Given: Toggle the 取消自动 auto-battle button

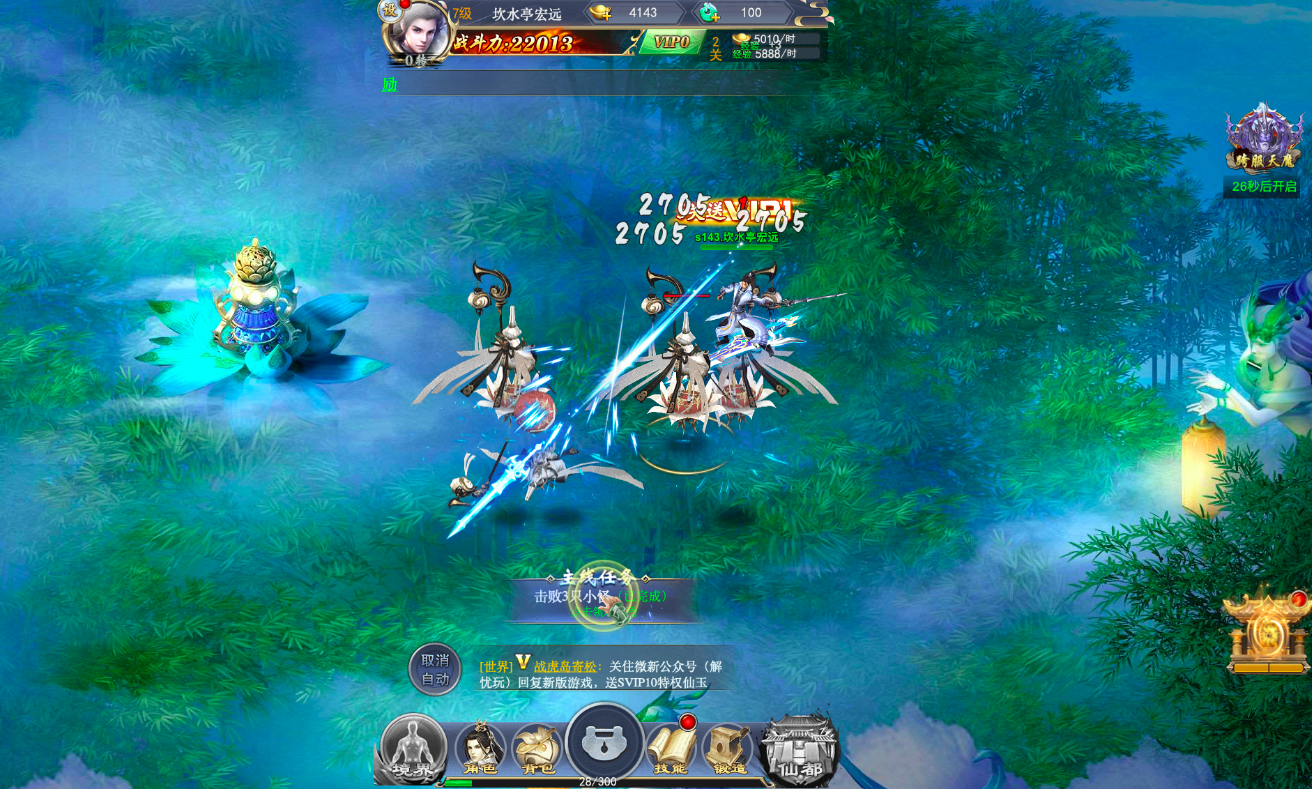Looking at the screenshot, I should tap(435, 669).
